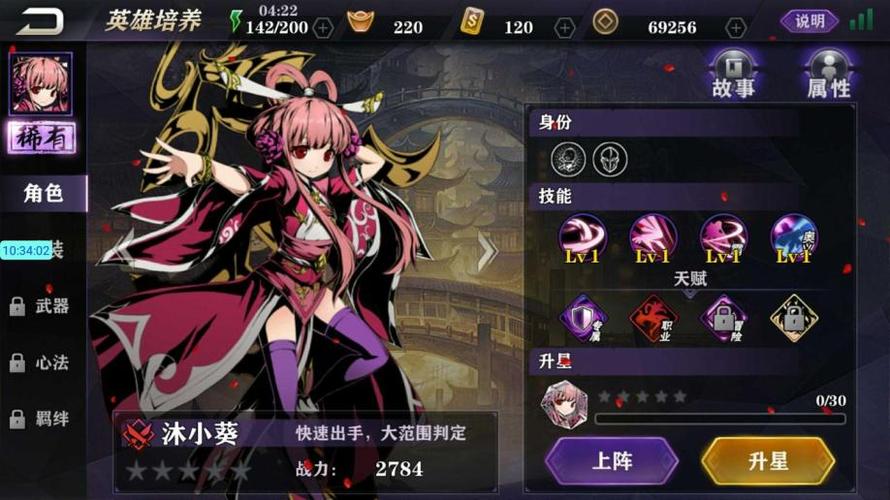The width and height of the screenshot is (890, 500).
Task: Tap the 专属 shield talent icon
Action: 582,317
